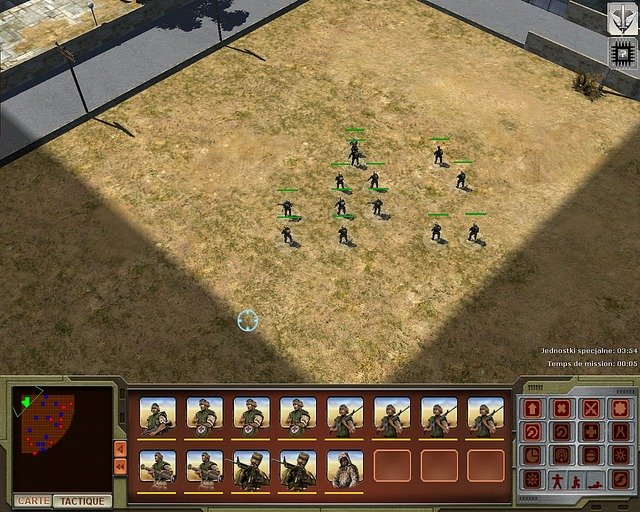The image size is (640, 512).
Task: Switch to the TACTIQUE tab
Action: coord(82,500)
